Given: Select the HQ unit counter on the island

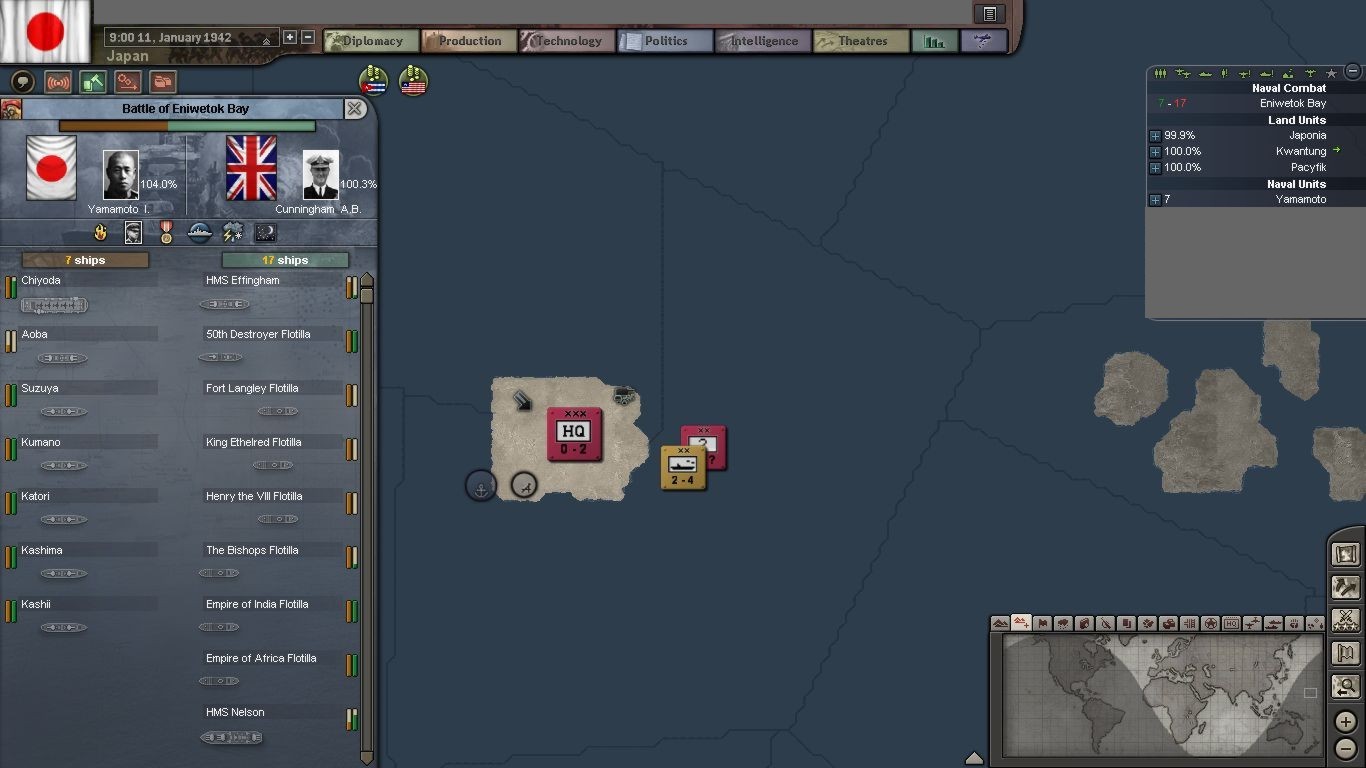Looking at the screenshot, I should (x=574, y=434).
